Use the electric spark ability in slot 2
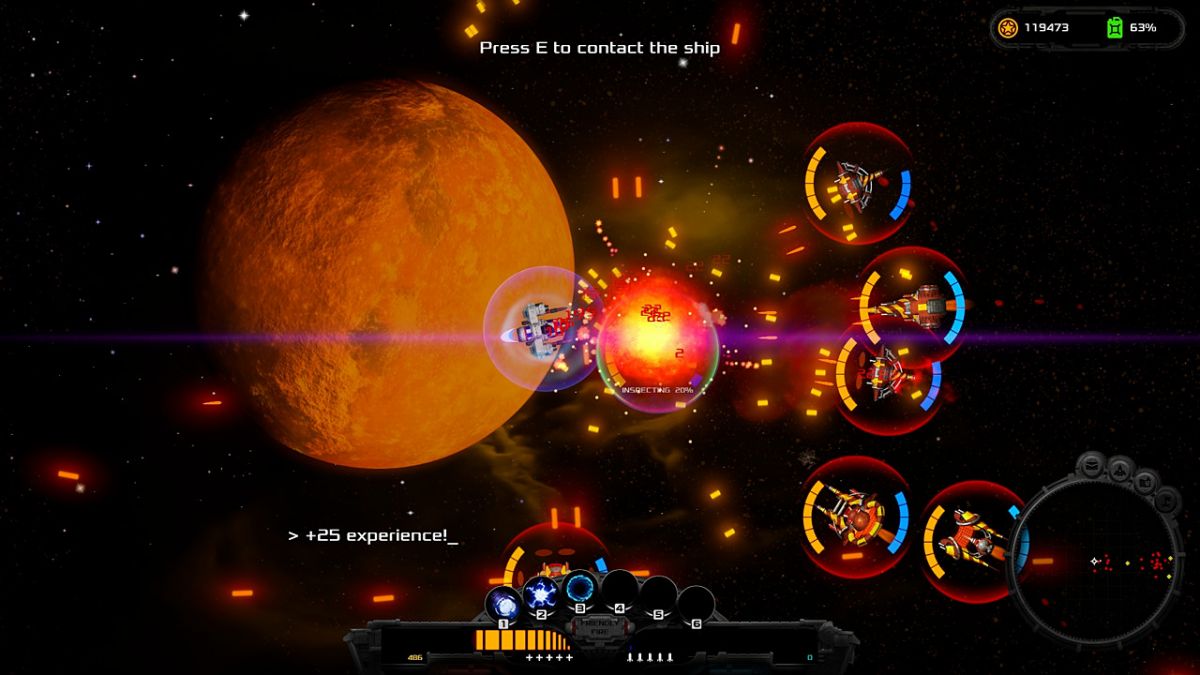The height and width of the screenshot is (675, 1200). click(541, 593)
